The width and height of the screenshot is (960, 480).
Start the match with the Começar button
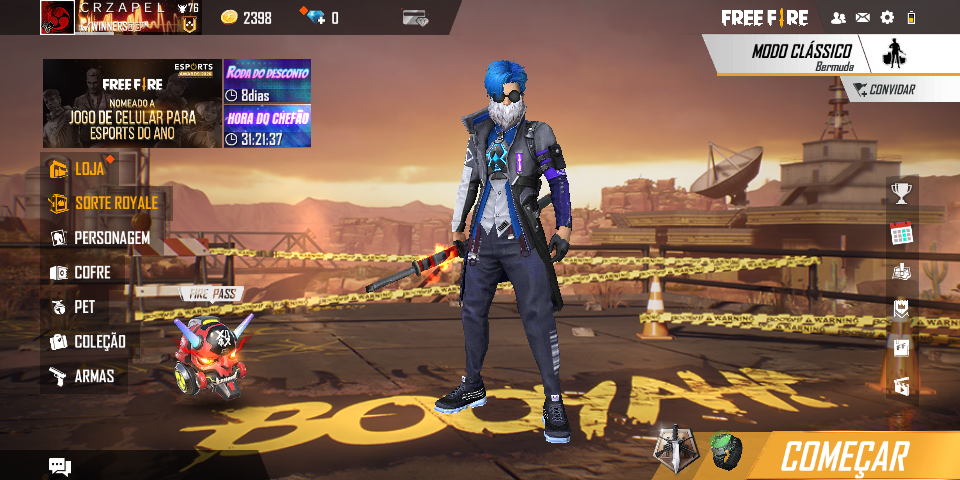(845, 456)
